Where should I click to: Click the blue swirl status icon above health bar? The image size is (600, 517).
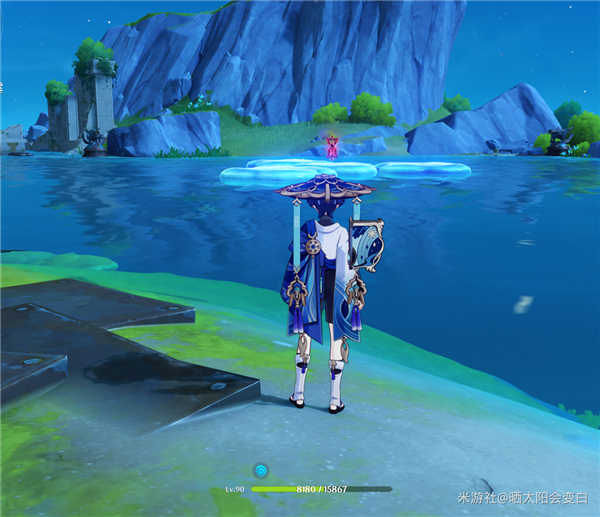261,469
